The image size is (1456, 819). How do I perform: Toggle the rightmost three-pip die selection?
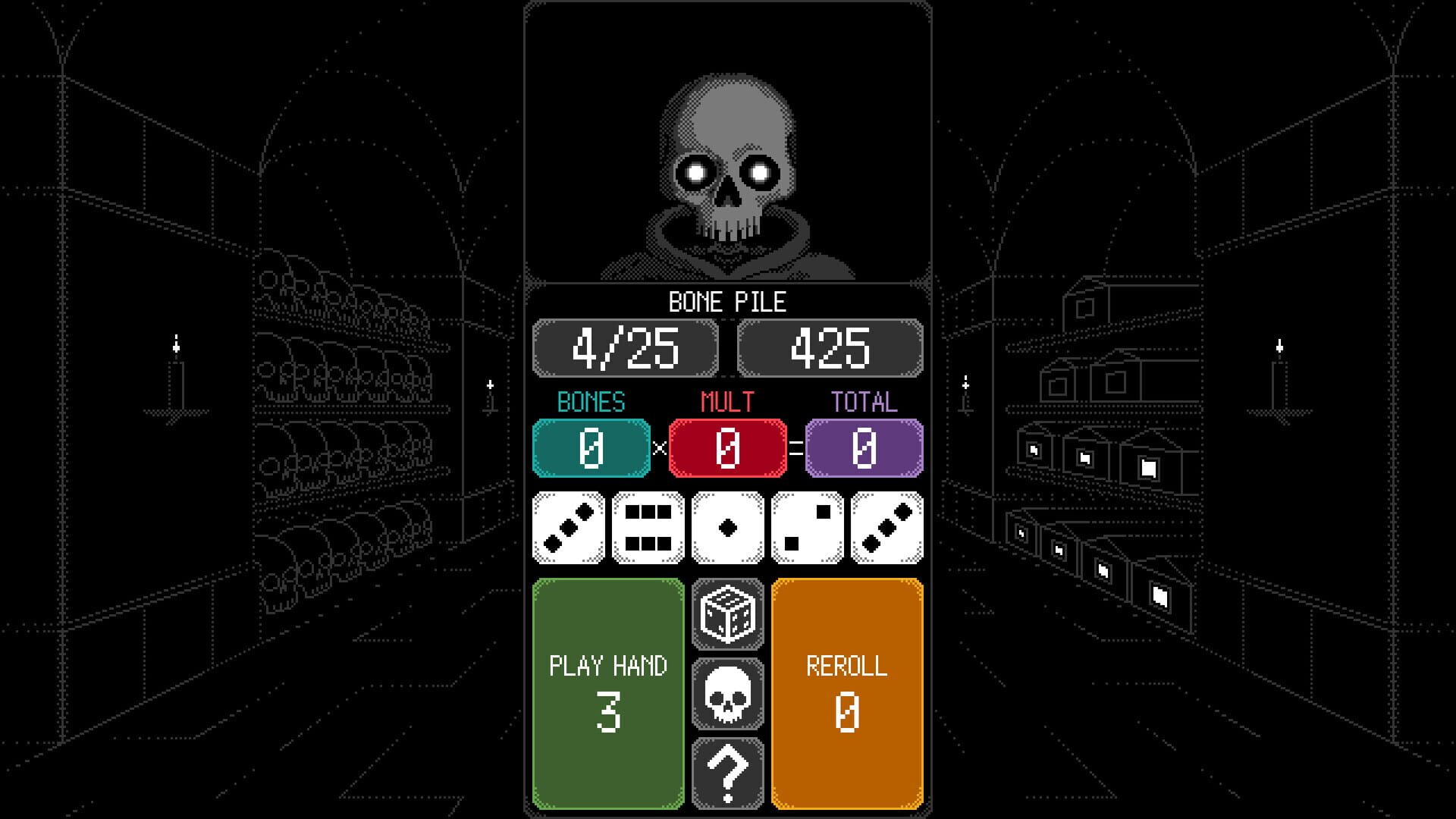pos(889,527)
